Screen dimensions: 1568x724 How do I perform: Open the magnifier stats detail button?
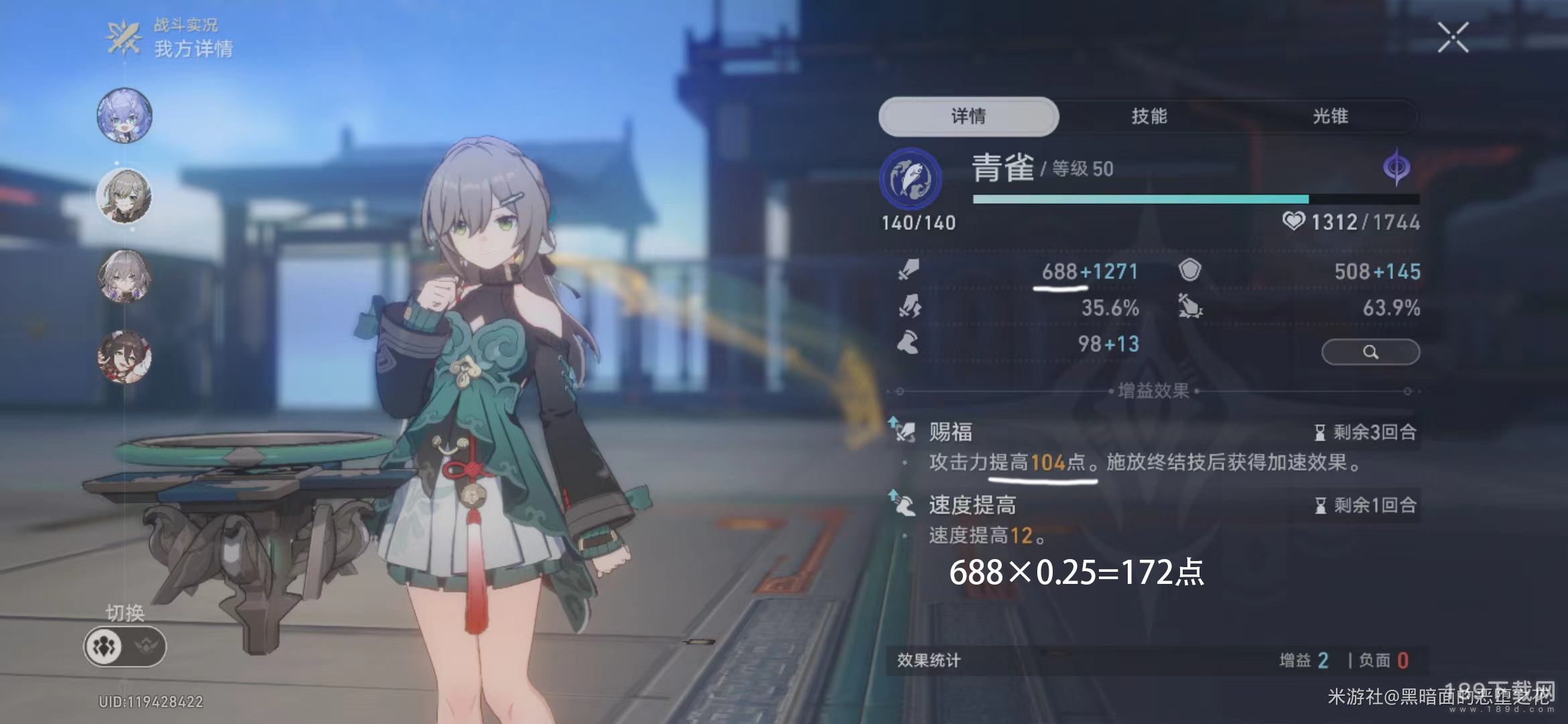pos(1370,352)
